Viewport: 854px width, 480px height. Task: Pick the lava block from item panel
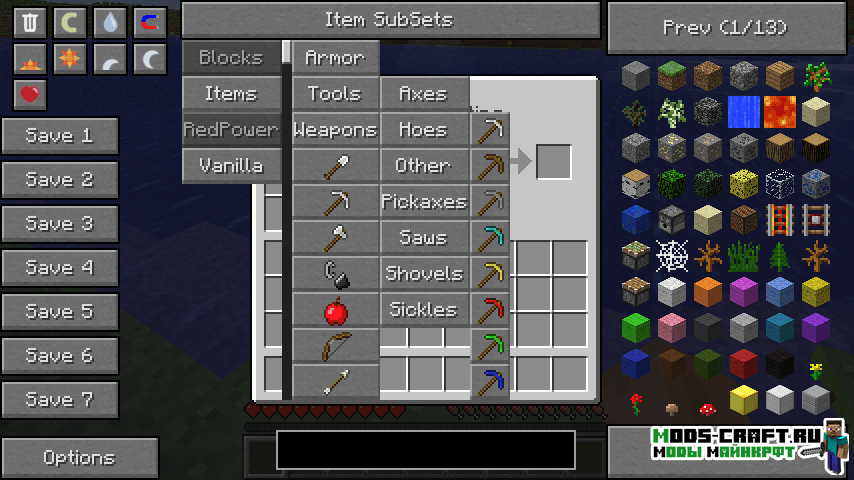780,111
